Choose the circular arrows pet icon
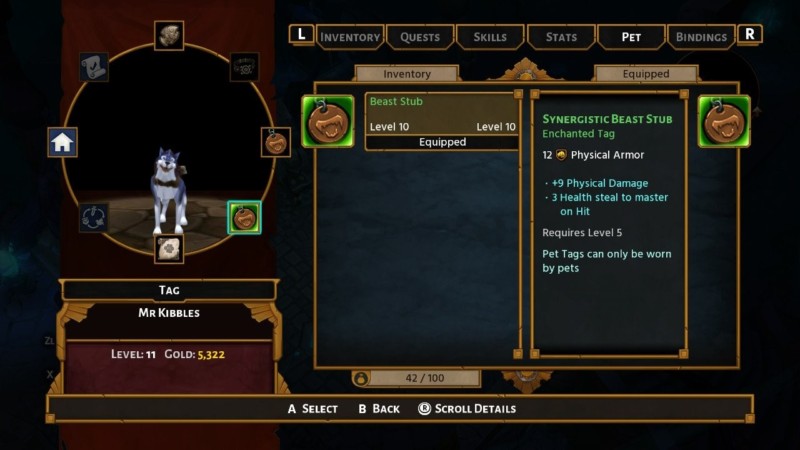 [96, 216]
